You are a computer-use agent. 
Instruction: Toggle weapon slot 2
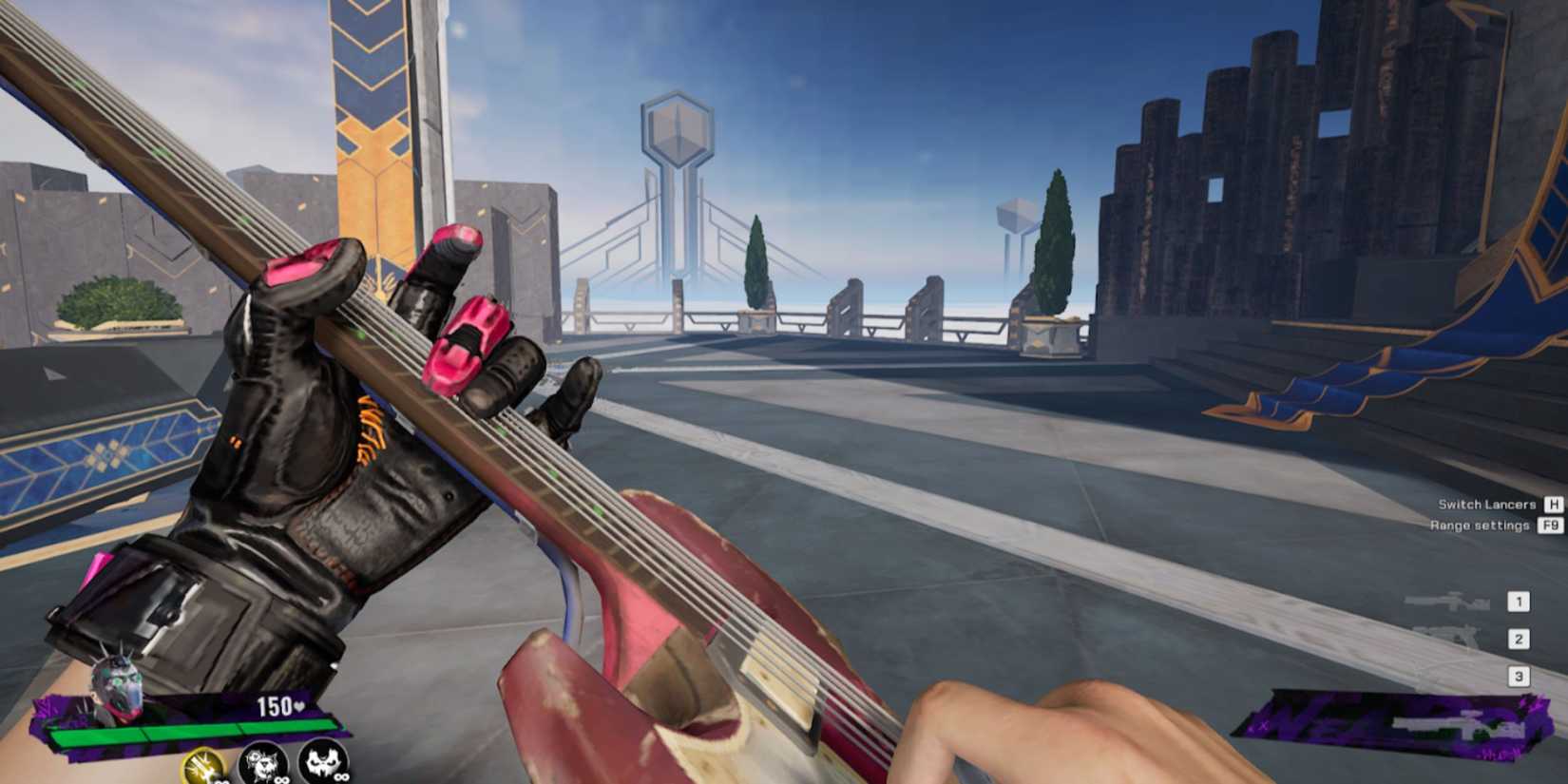tap(1520, 638)
